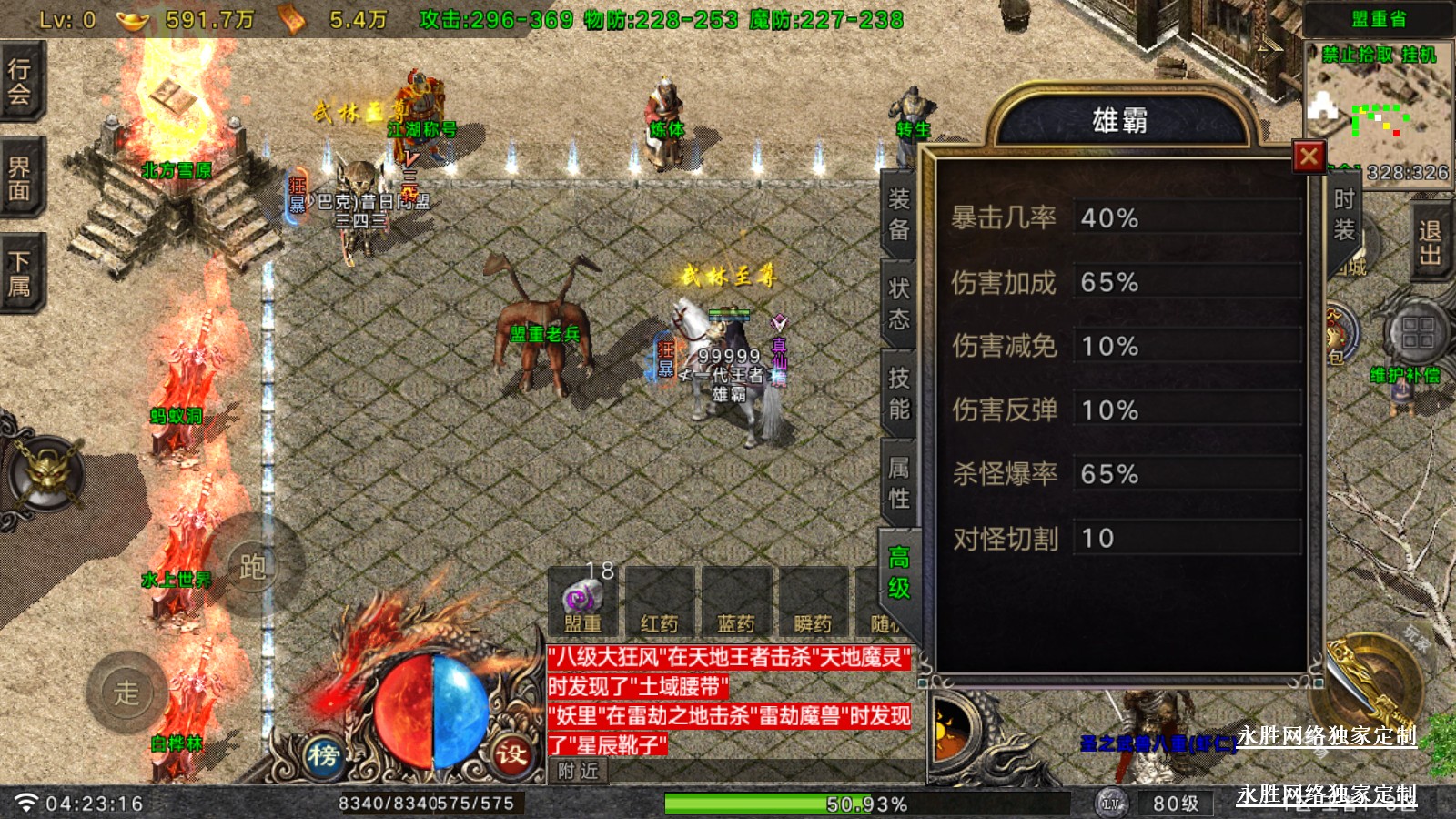Close the 雄霸 character panel
The width and height of the screenshot is (1456, 819).
pyautogui.click(x=1309, y=157)
